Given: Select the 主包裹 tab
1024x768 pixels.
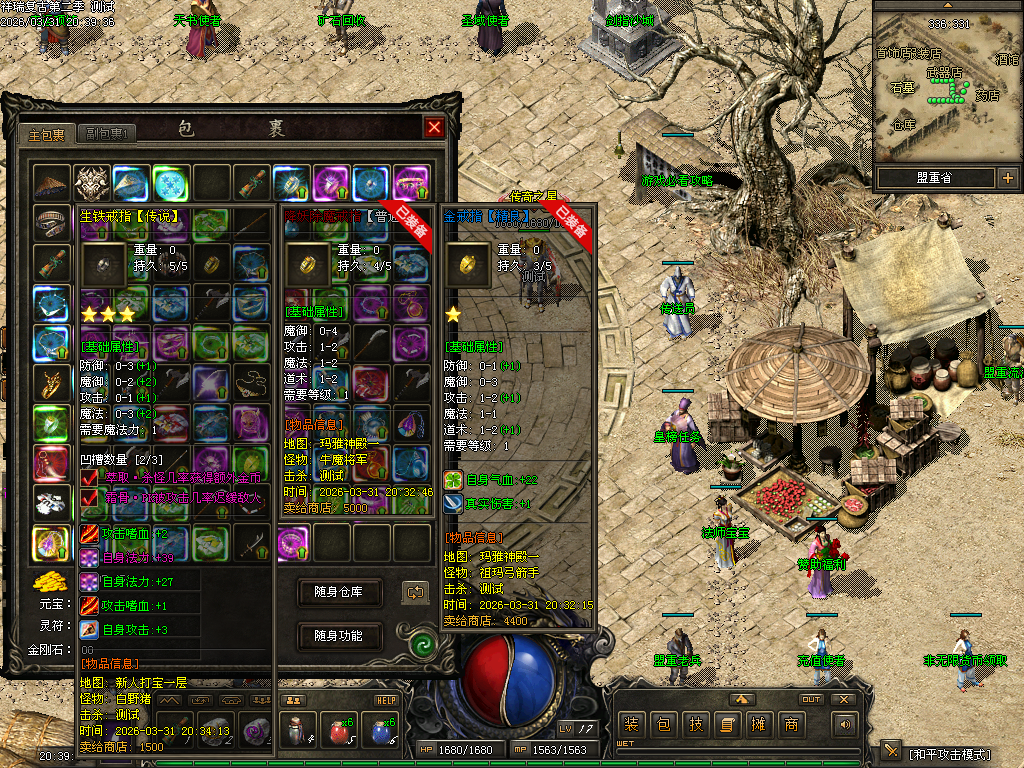Looking at the screenshot, I should [46, 133].
